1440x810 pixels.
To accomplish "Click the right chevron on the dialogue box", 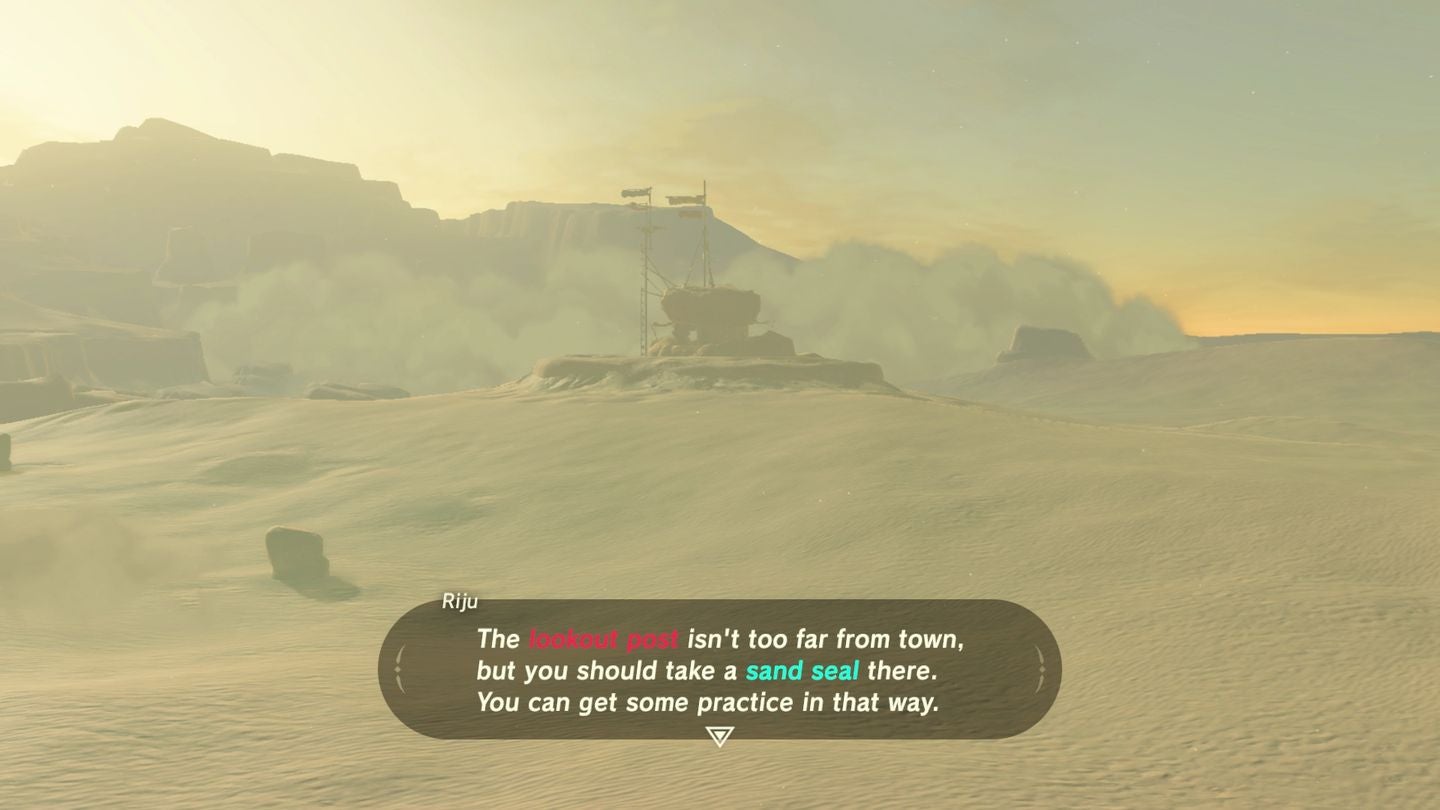I will (1041, 671).
